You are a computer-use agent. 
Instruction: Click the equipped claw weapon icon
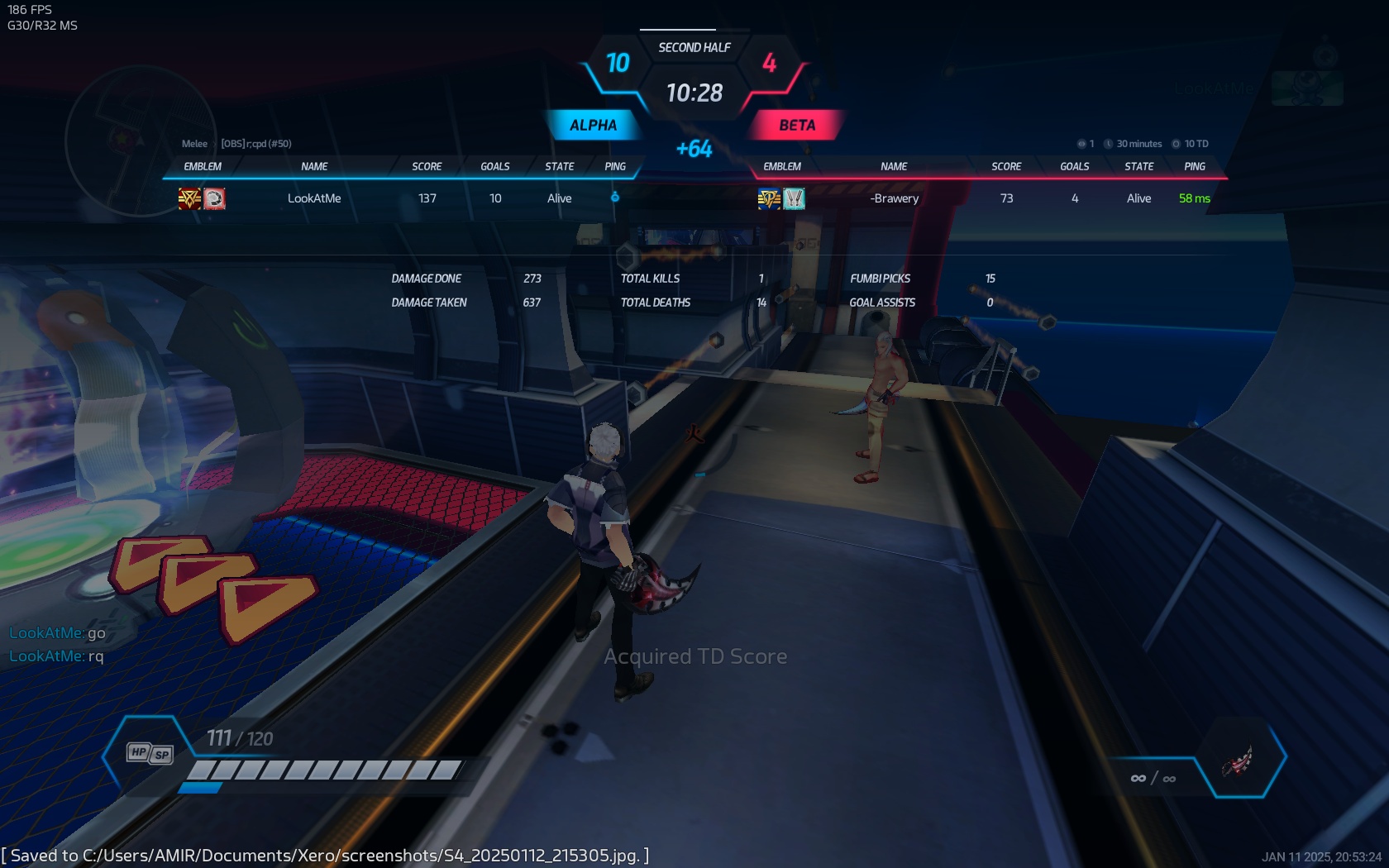tap(1238, 761)
